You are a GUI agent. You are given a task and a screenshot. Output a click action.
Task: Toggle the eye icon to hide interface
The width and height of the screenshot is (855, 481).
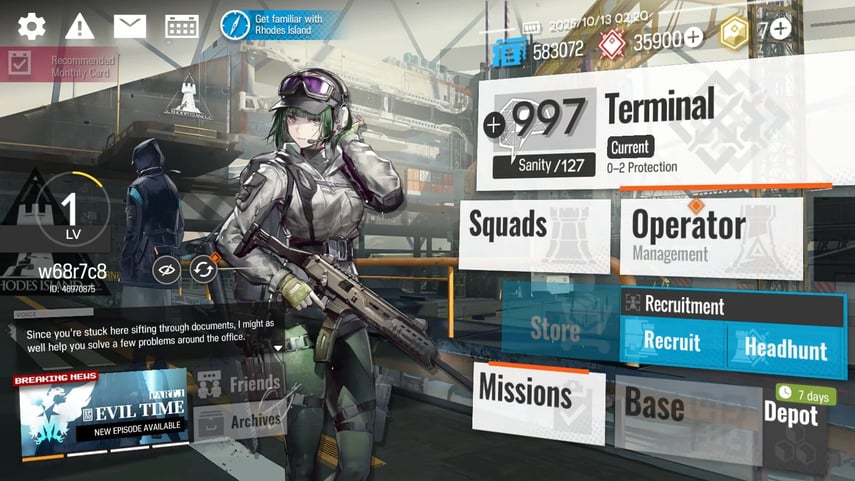(x=167, y=268)
